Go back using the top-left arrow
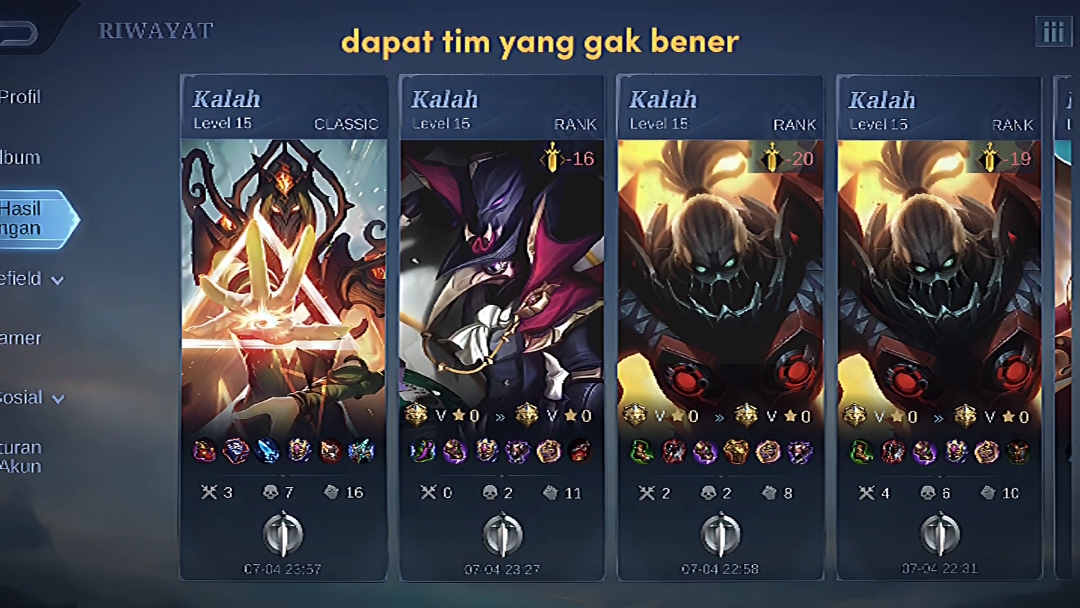The height and width of the screenshot is (608, 1080). pos(18,33)
